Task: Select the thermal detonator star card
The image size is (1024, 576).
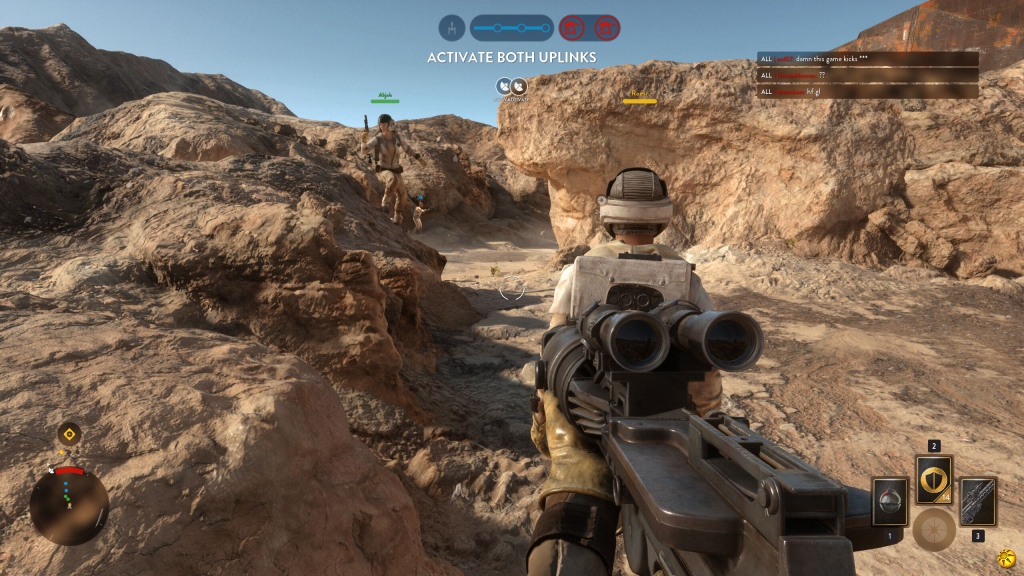Action: (889, 501)
